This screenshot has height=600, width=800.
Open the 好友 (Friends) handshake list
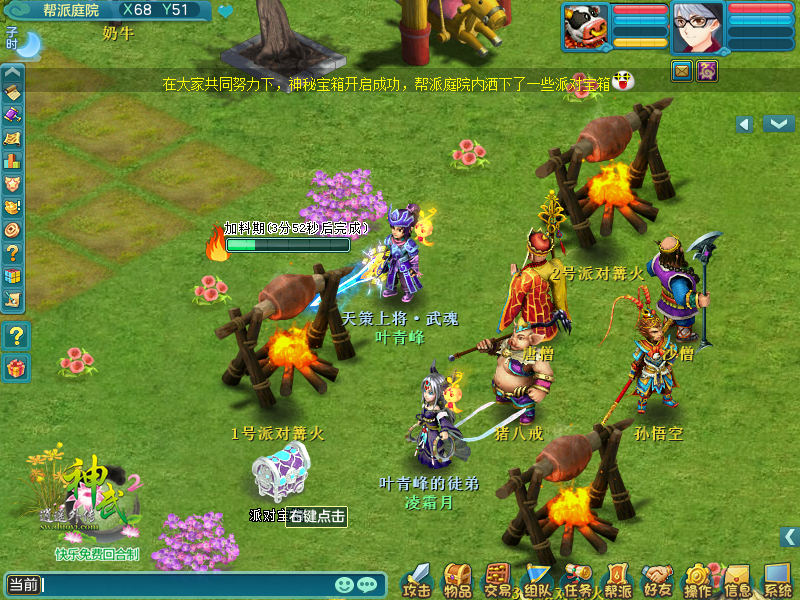[x=658, y=579]
